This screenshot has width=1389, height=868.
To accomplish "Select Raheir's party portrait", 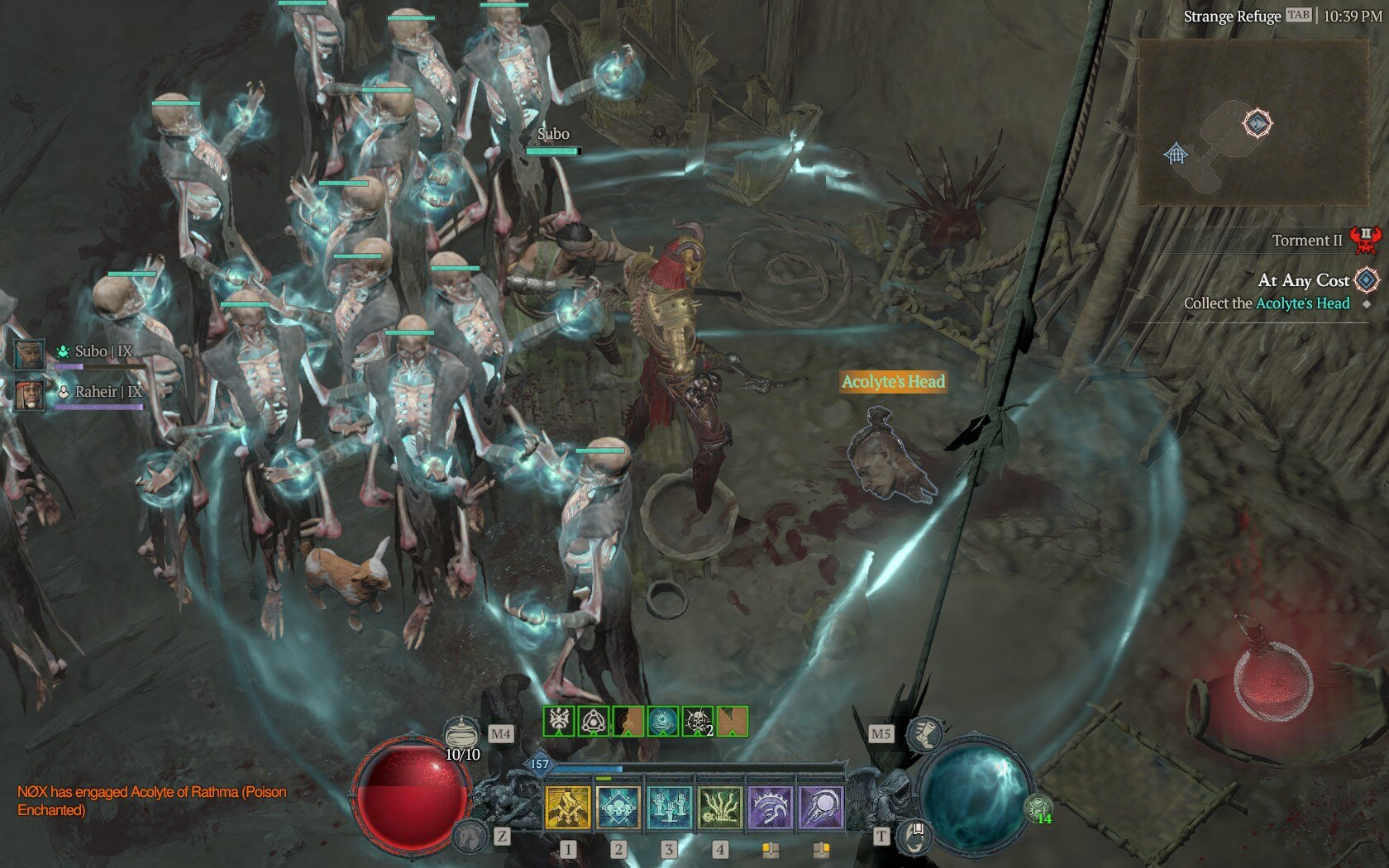I will point(30,393).
